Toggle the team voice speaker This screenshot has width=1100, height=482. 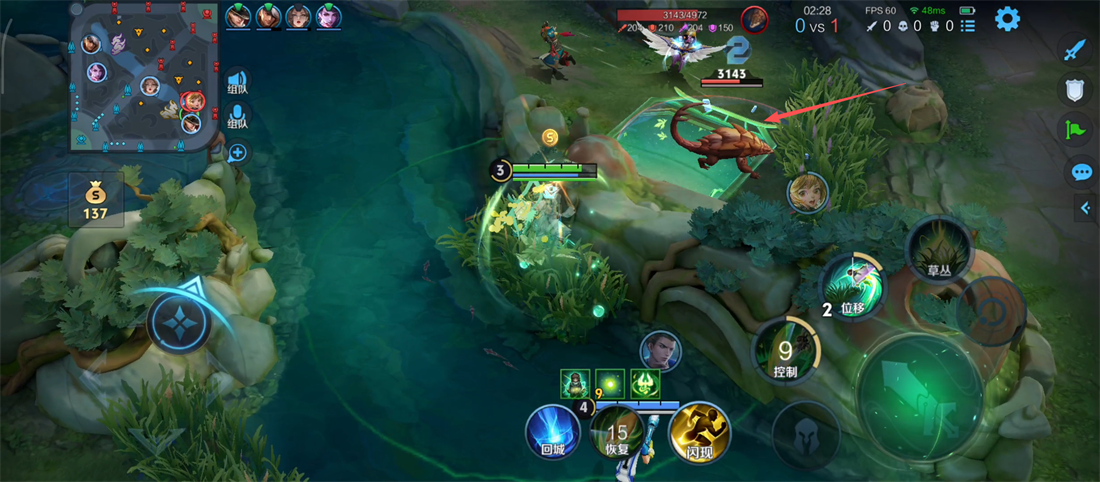(x=237, y=83)
